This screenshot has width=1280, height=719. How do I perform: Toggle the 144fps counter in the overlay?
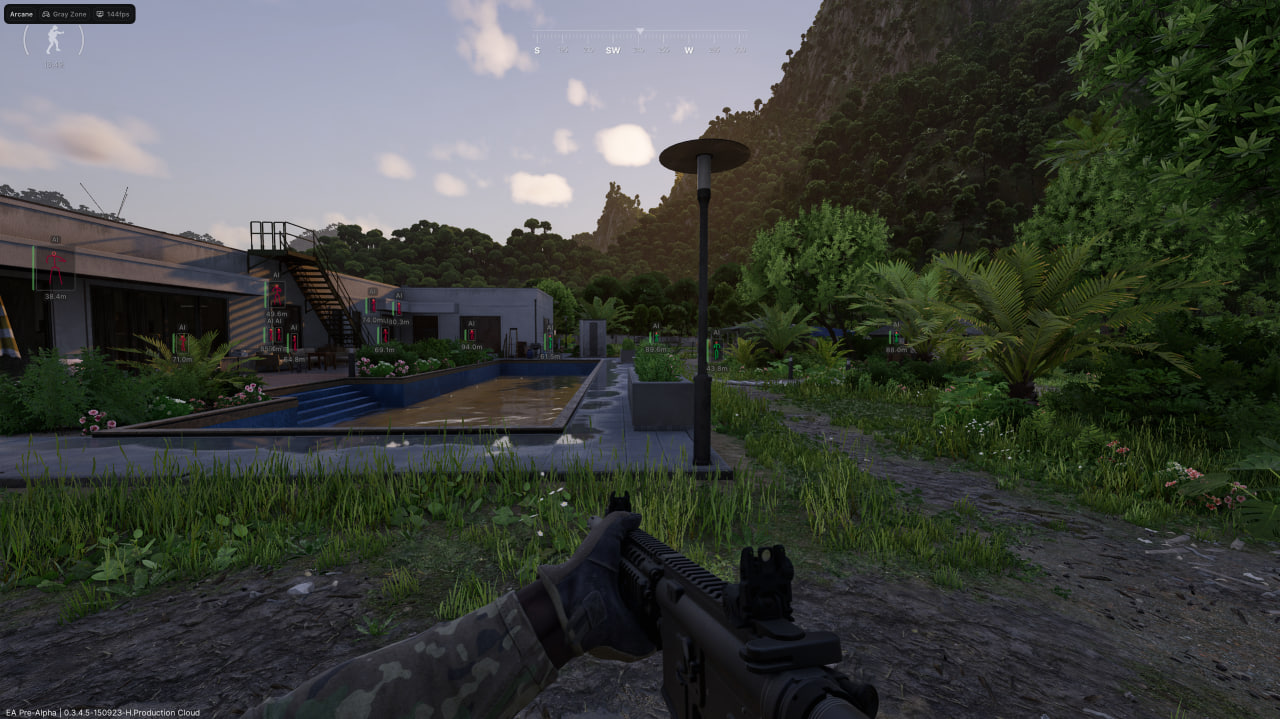113,14
